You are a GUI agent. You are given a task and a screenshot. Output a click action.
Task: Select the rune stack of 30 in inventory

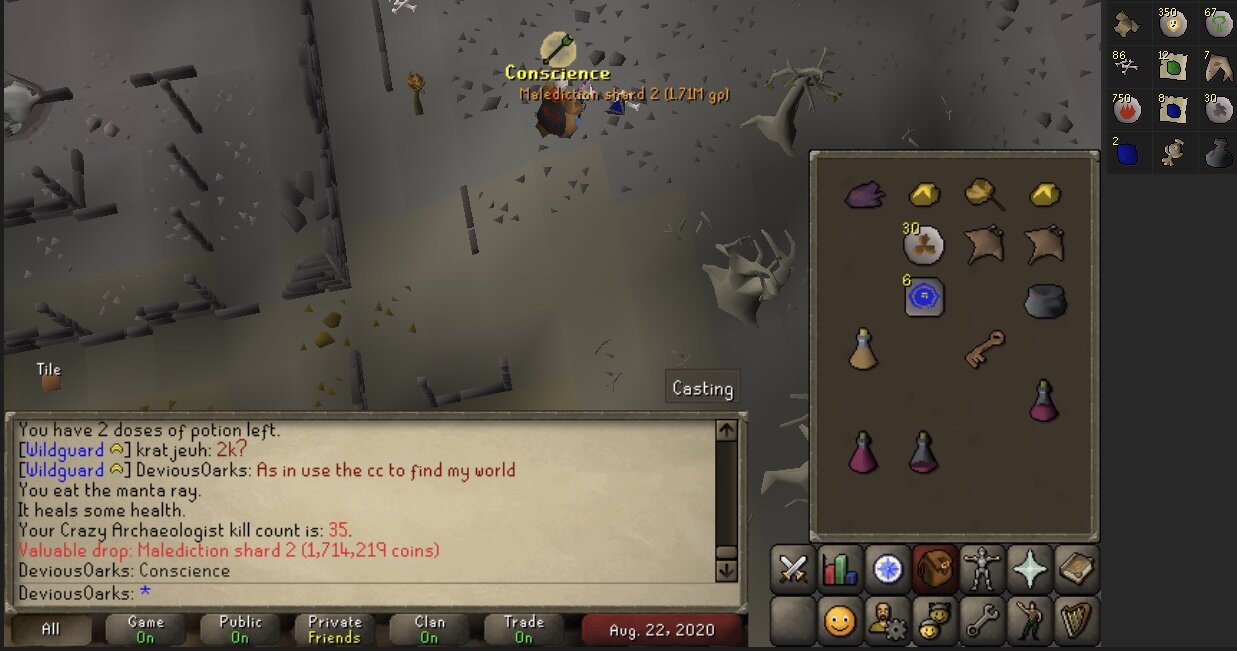923,245
